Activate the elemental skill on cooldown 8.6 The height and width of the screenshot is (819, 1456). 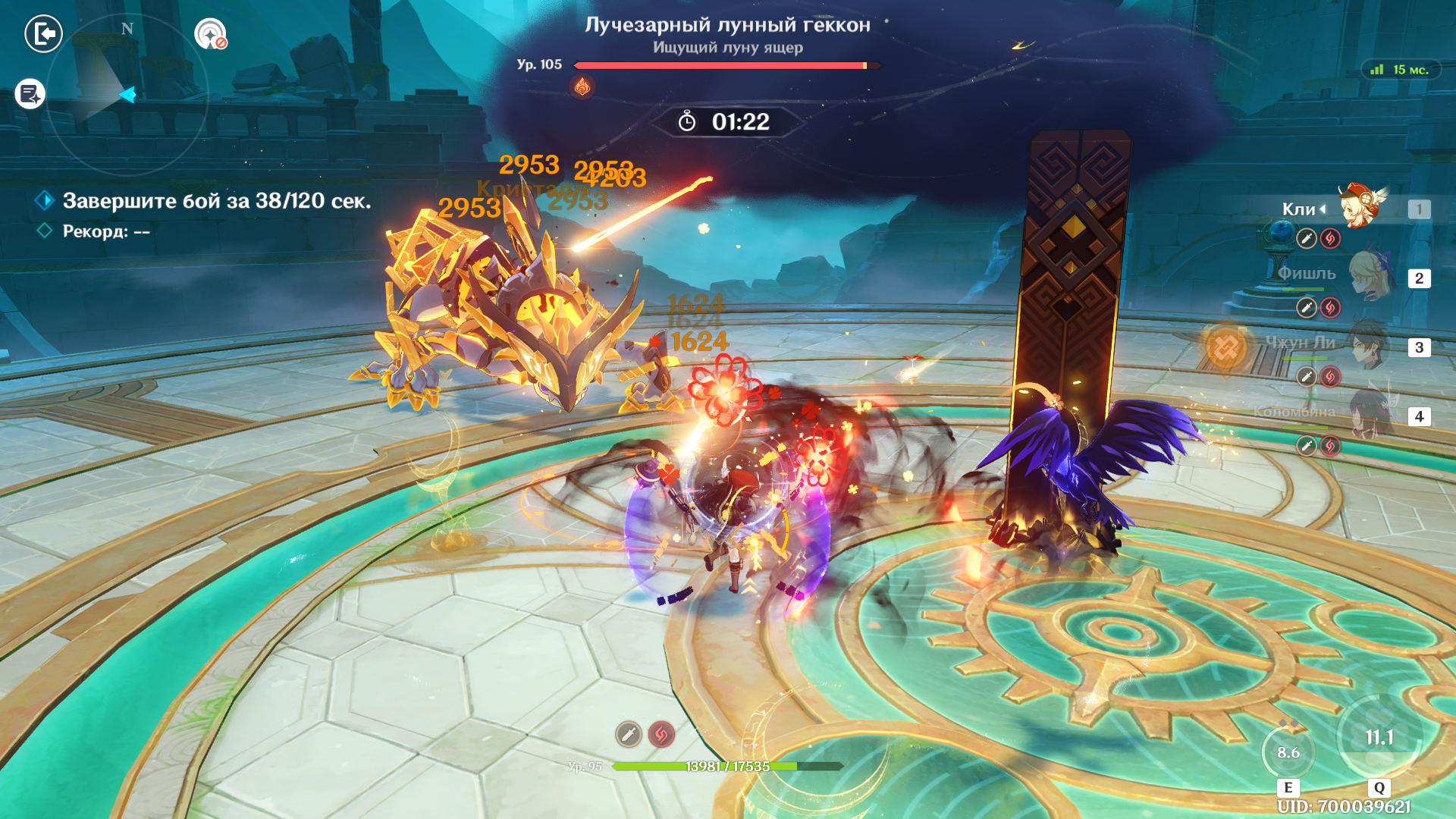(x=1288, y=752)
